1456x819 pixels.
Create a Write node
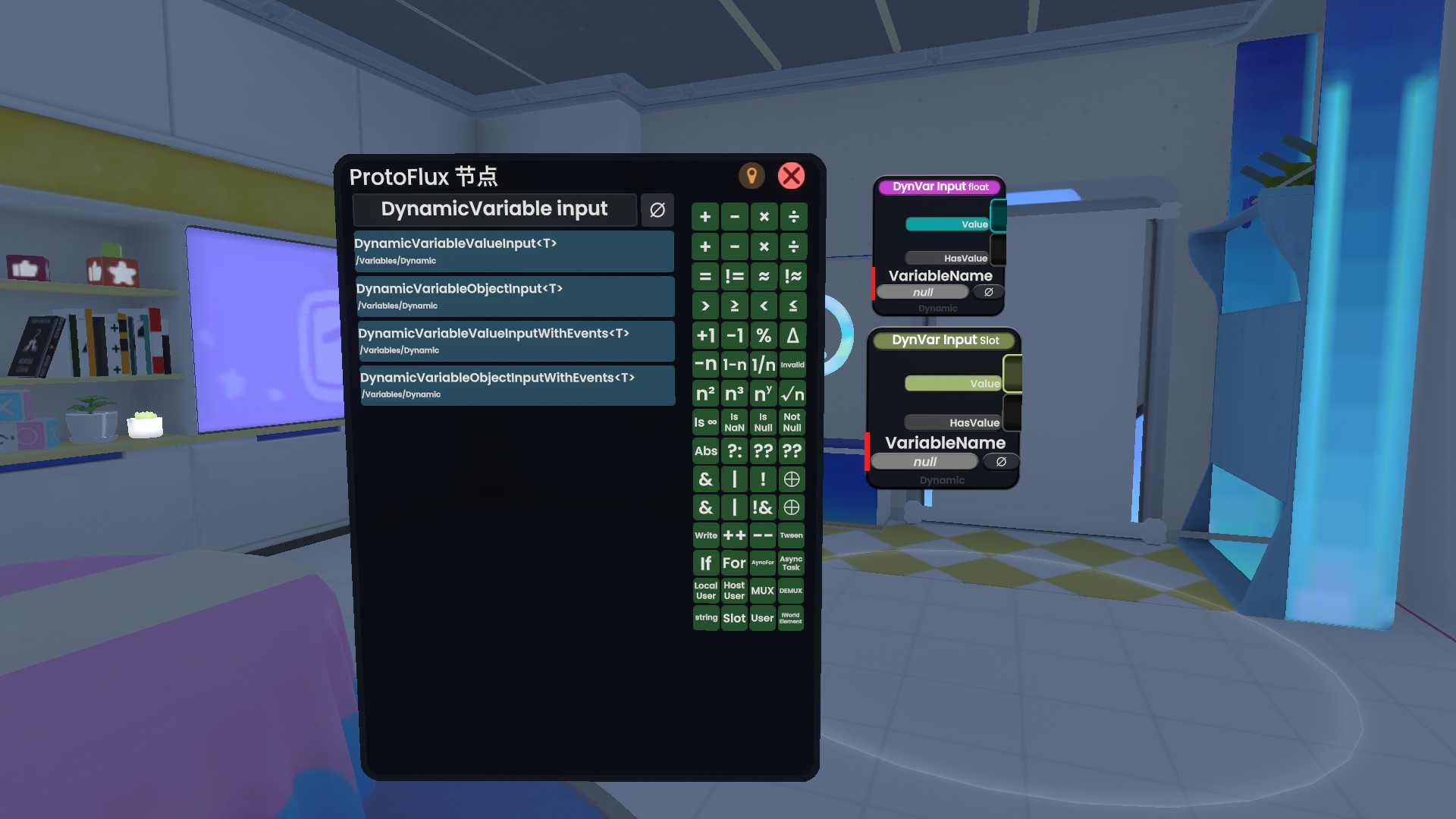[705, 535]
